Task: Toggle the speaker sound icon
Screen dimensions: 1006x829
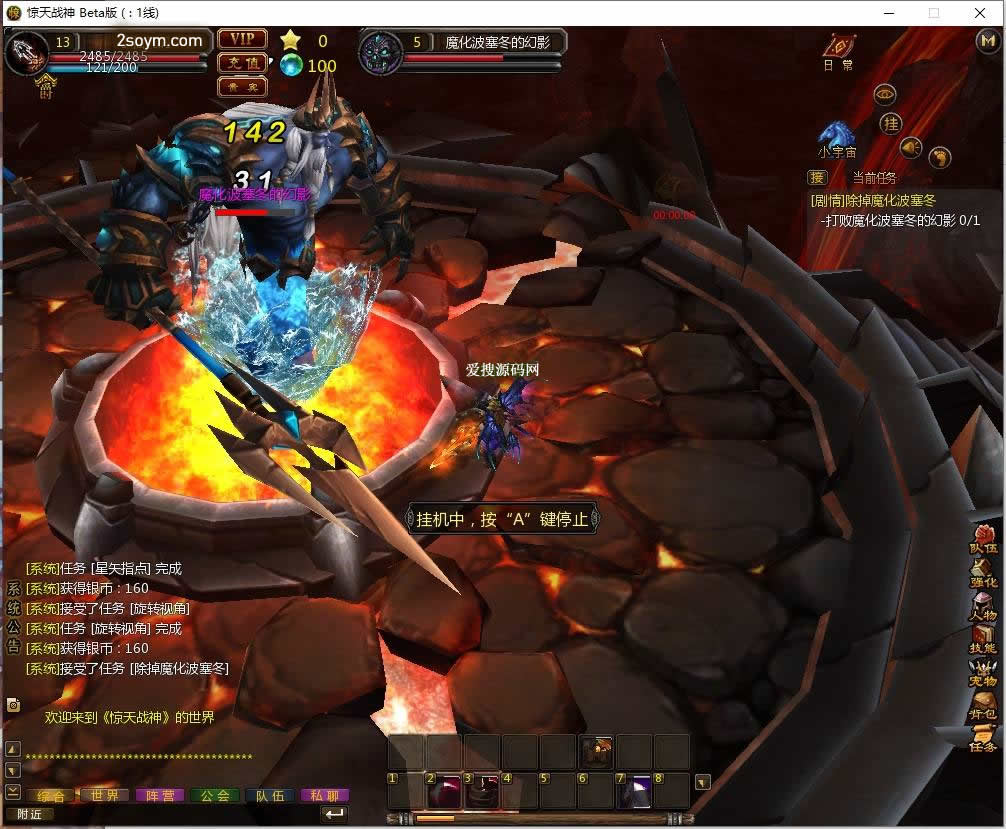Action: pyautogui.click(x=910, y=148)
